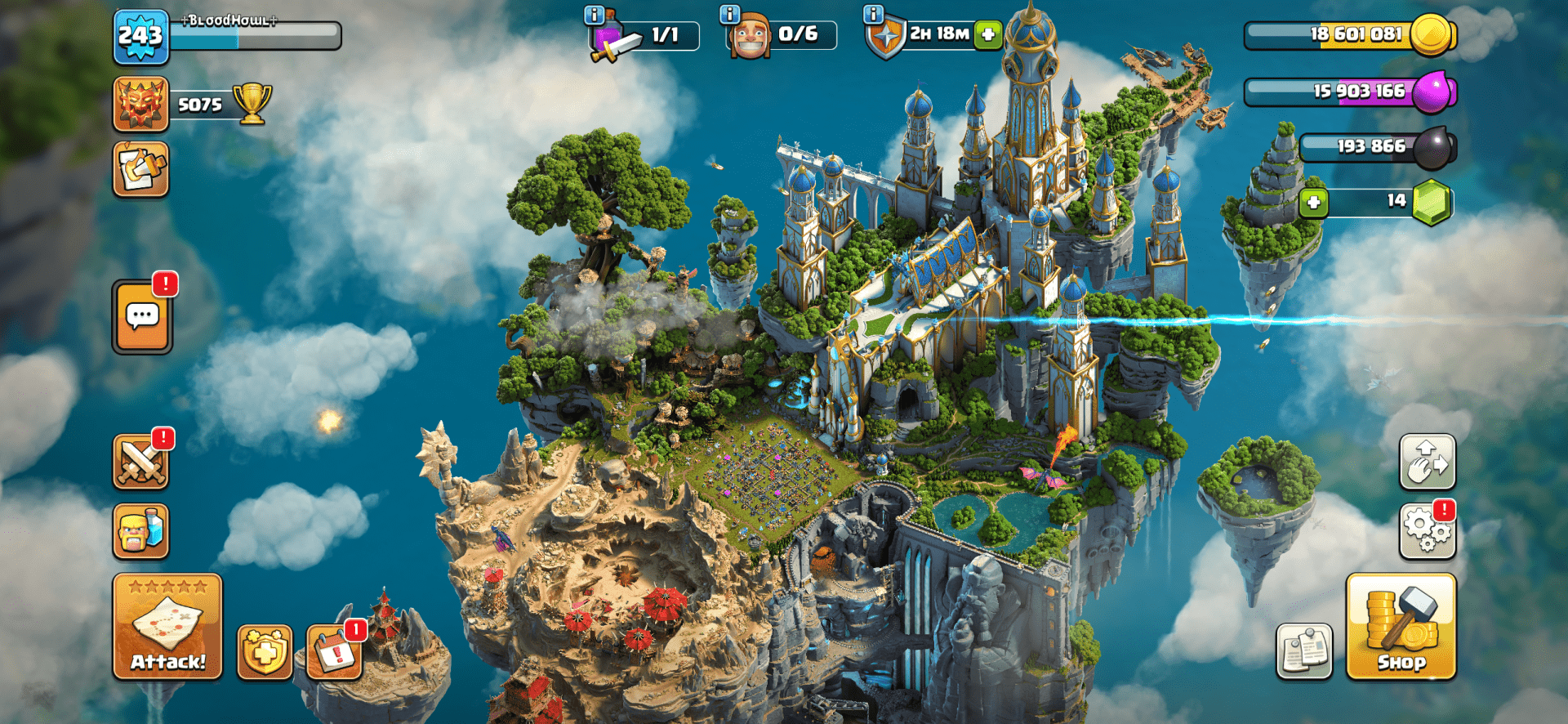Select the village edit mode hand icon
The height and width of the screenshot is (724, 1568).
point(1427,462)
